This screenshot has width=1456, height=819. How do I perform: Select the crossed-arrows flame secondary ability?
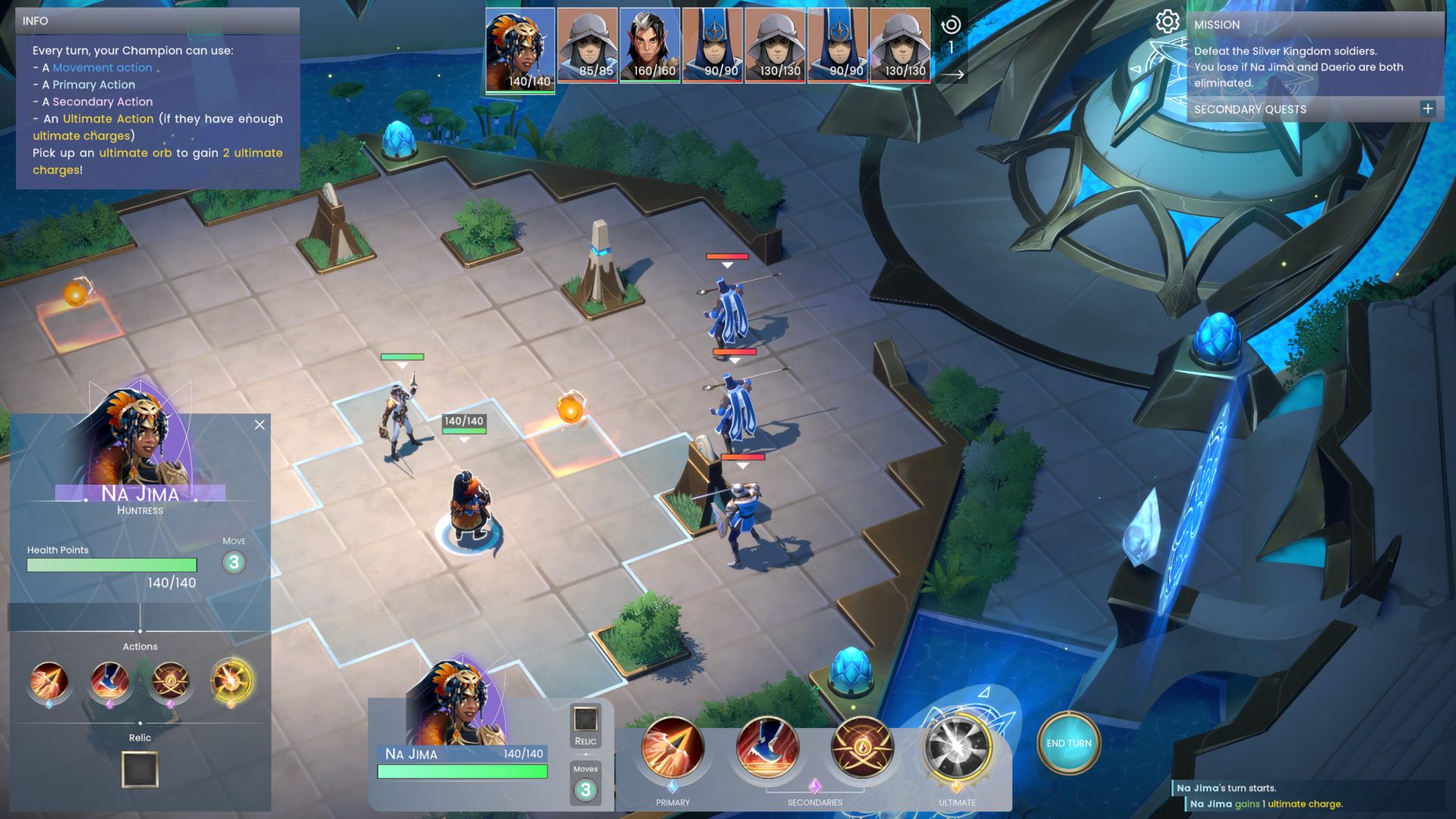point(861,747)
